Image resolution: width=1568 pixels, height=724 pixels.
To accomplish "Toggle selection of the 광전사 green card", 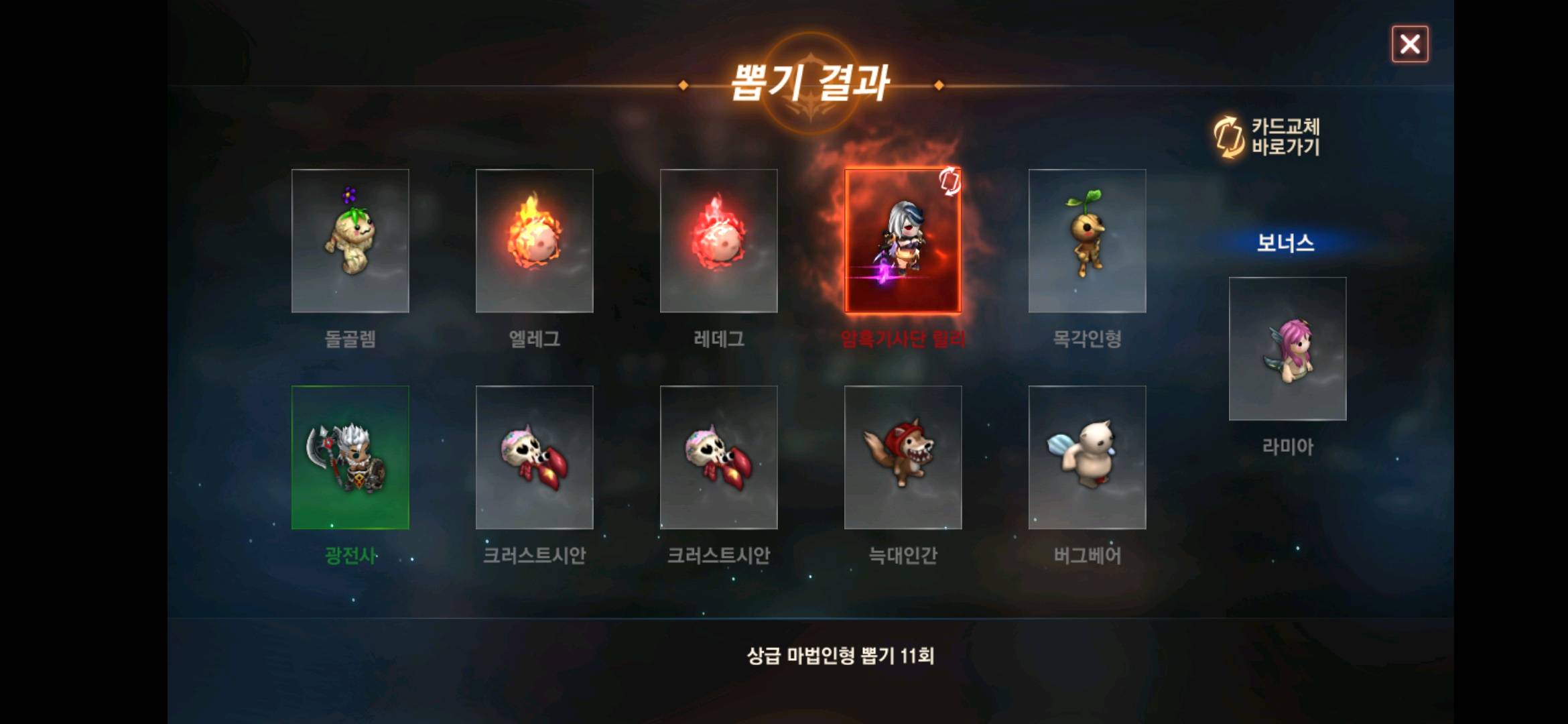I will [350, 457].
